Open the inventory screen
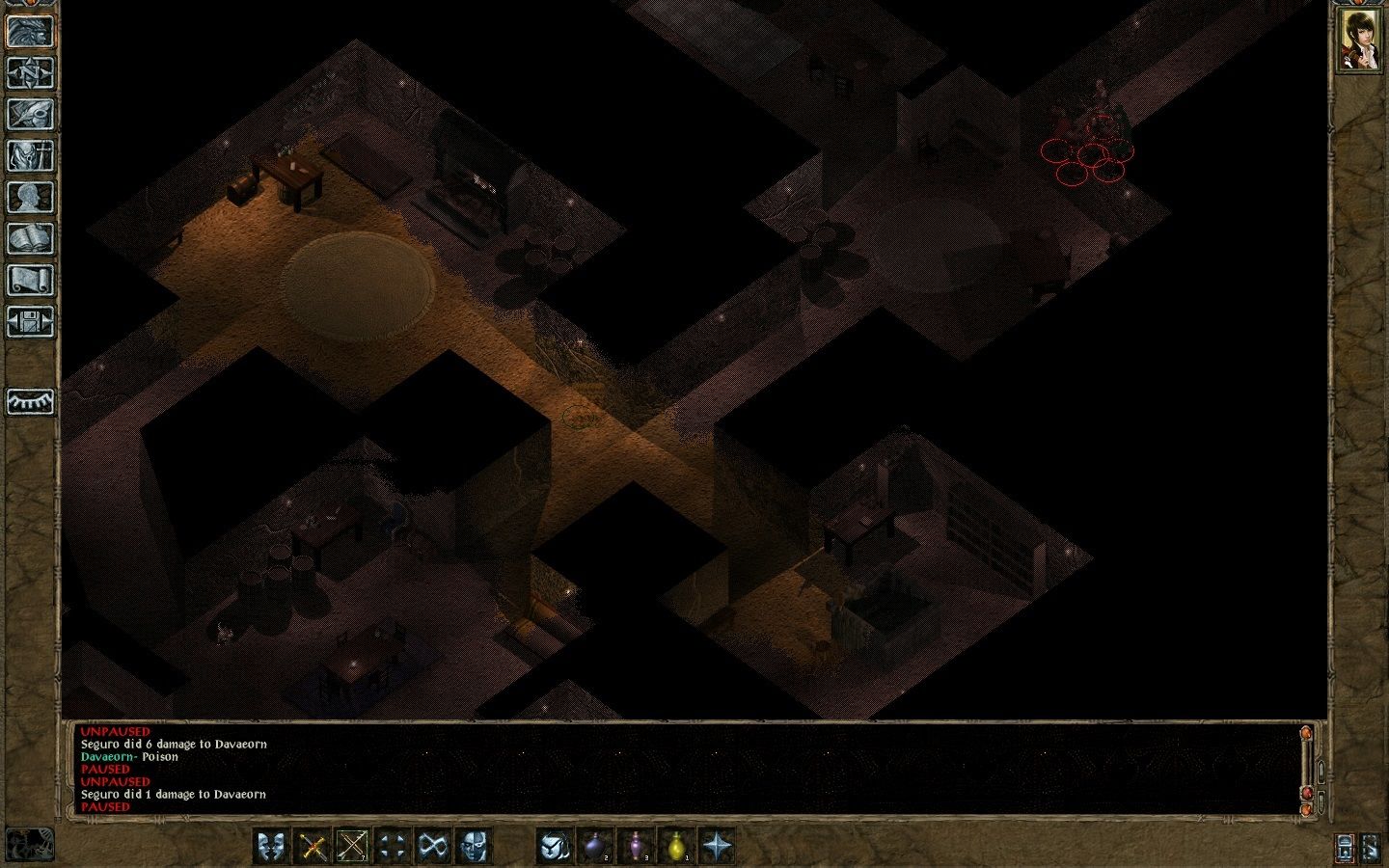Viewport: 1389px width, 868px height. tap(30, 155)
